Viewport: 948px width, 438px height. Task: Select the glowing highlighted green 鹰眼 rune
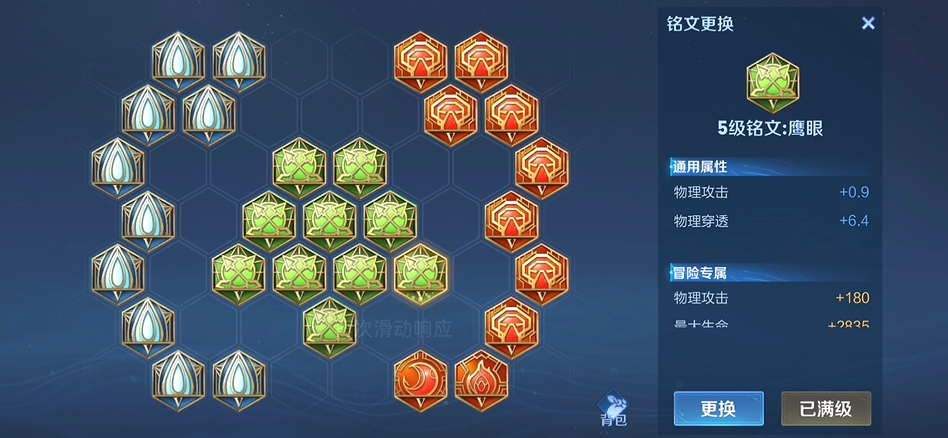[x=420, y=272]
